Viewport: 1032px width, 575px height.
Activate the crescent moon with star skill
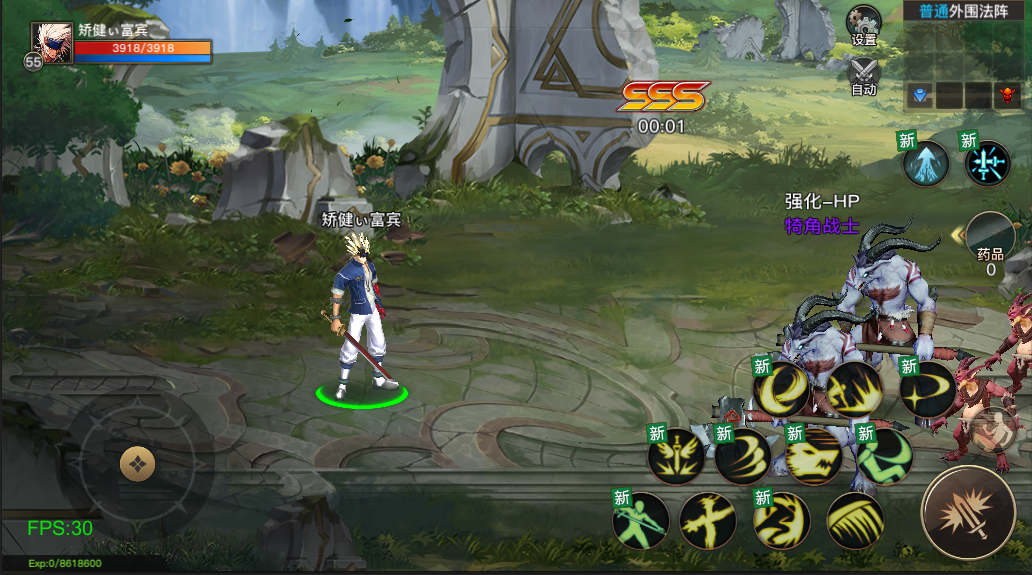928,390
